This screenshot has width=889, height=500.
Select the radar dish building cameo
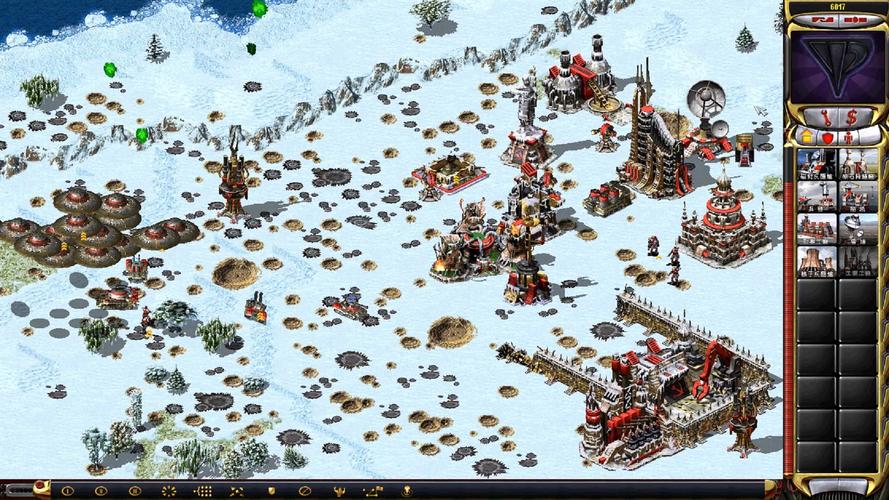coord(858,228)
